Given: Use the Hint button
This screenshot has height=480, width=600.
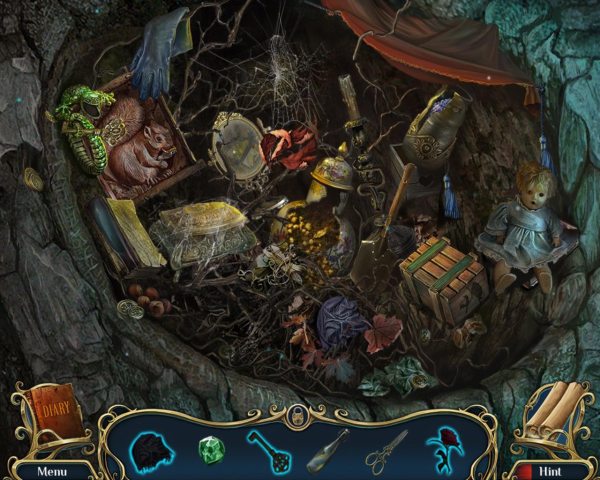Looking at the screenshot, I should pos(549,469).
